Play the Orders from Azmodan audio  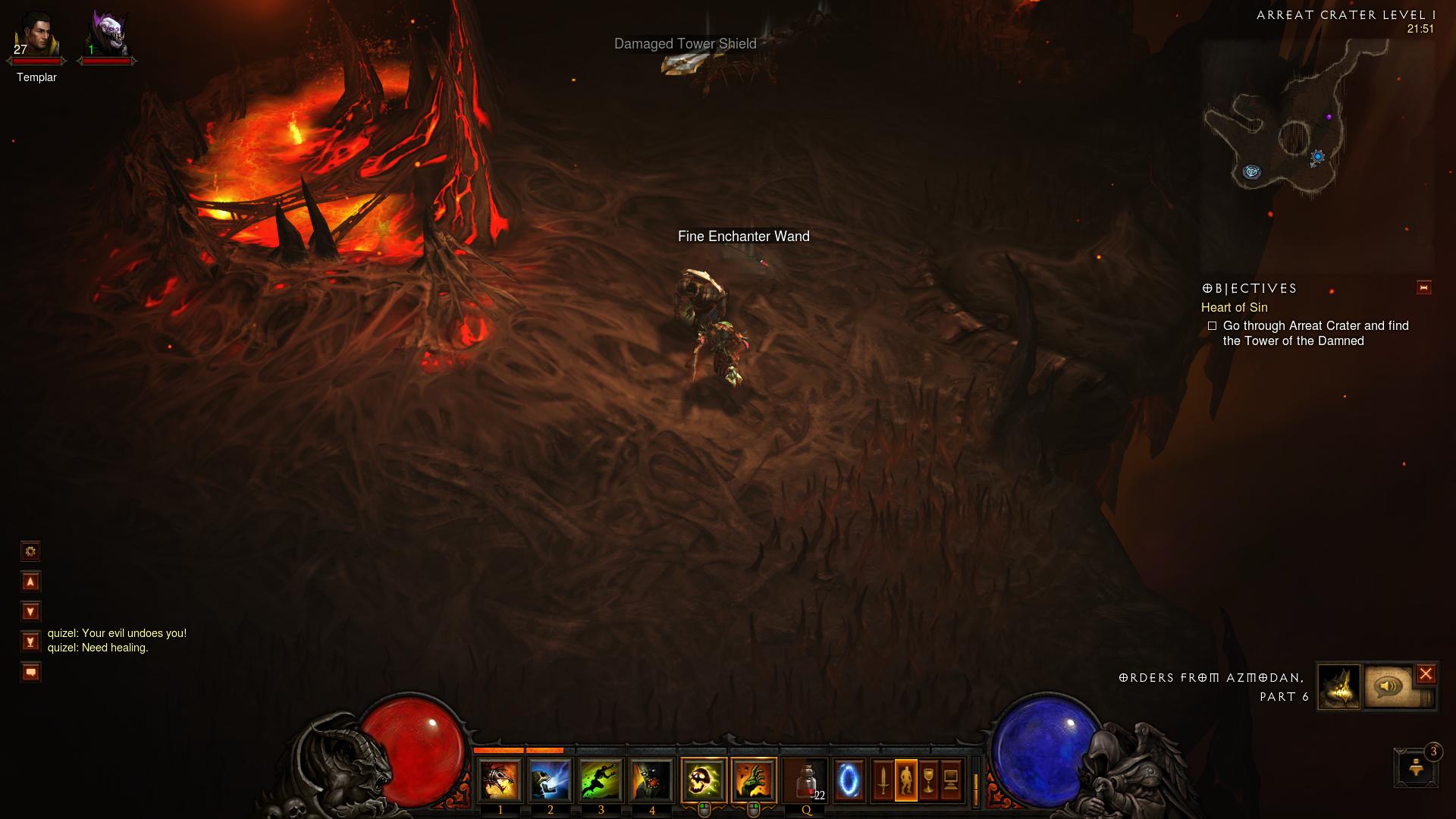1389,687
